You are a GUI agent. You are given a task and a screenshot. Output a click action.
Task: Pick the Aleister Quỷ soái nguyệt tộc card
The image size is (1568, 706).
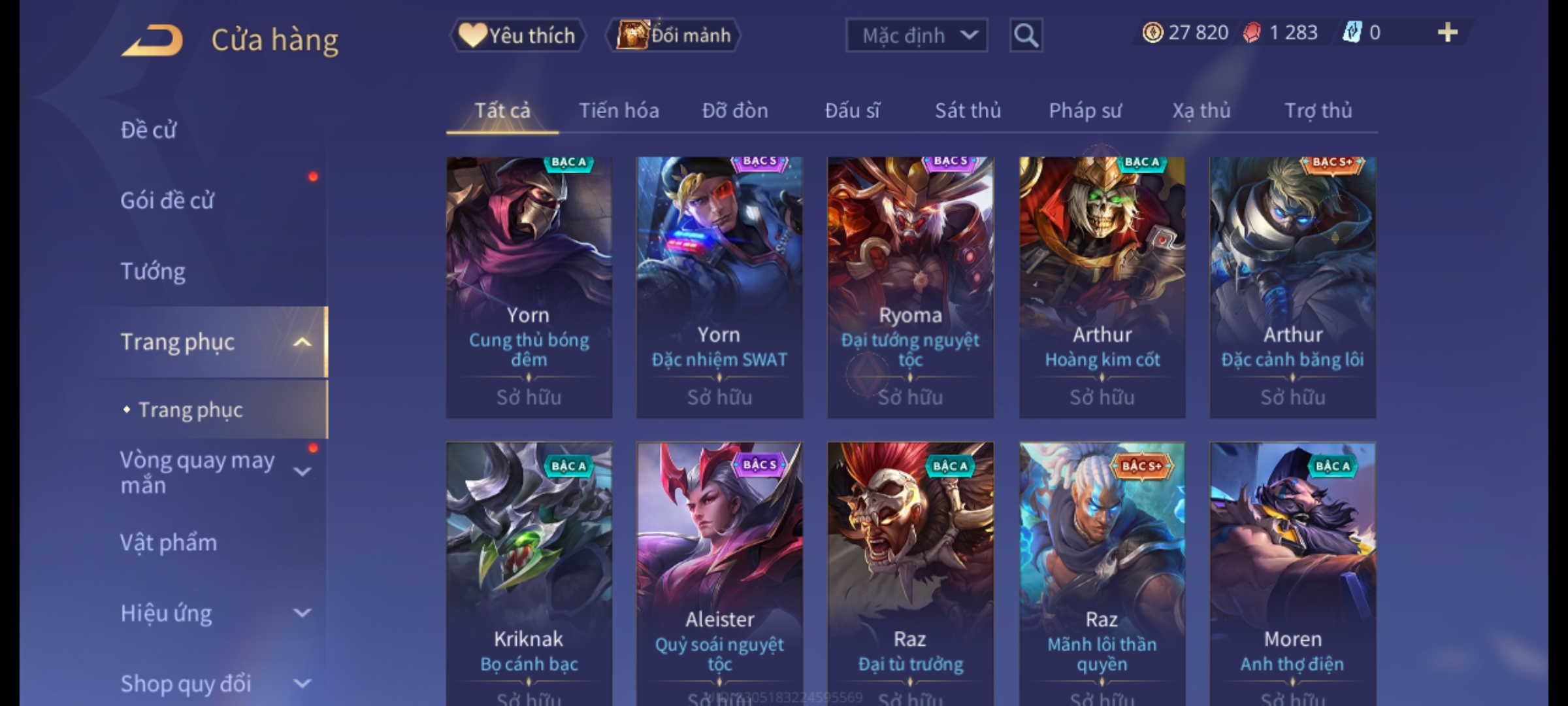coord(719,572)
